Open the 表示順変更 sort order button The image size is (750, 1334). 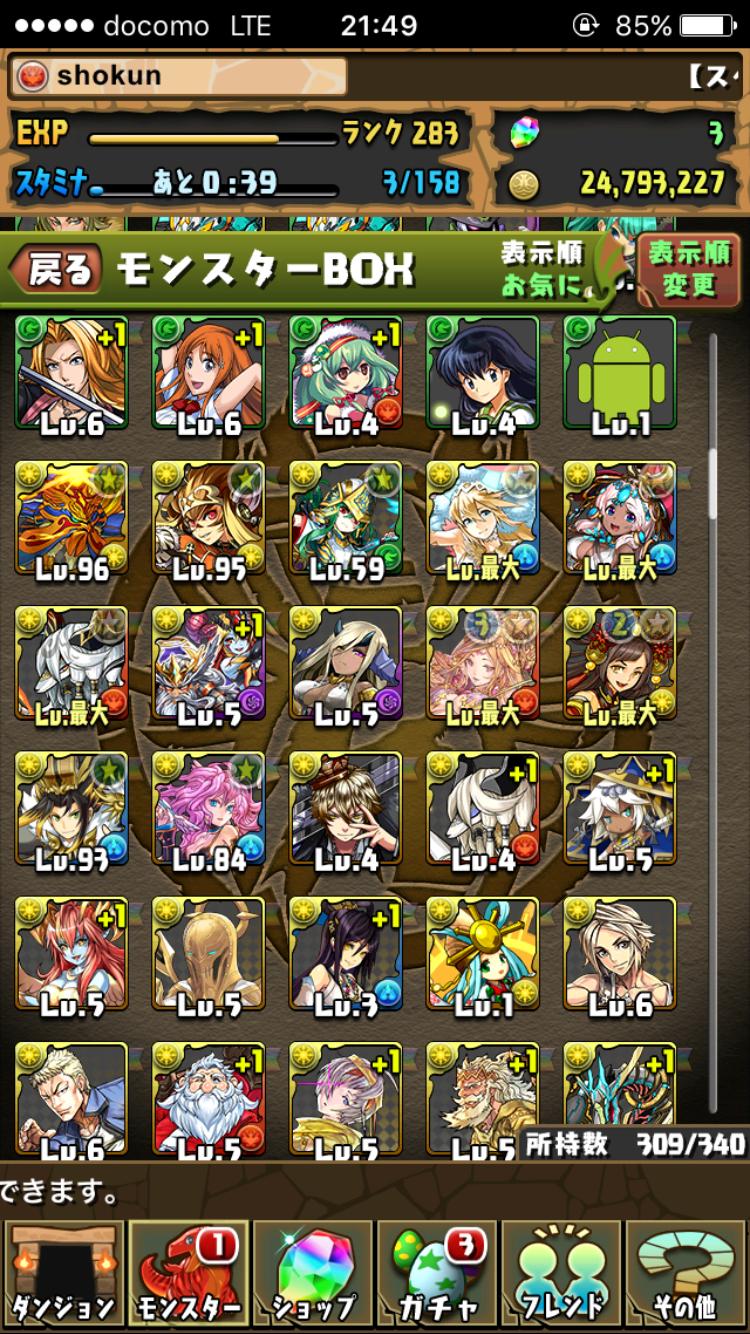point(688,269)
